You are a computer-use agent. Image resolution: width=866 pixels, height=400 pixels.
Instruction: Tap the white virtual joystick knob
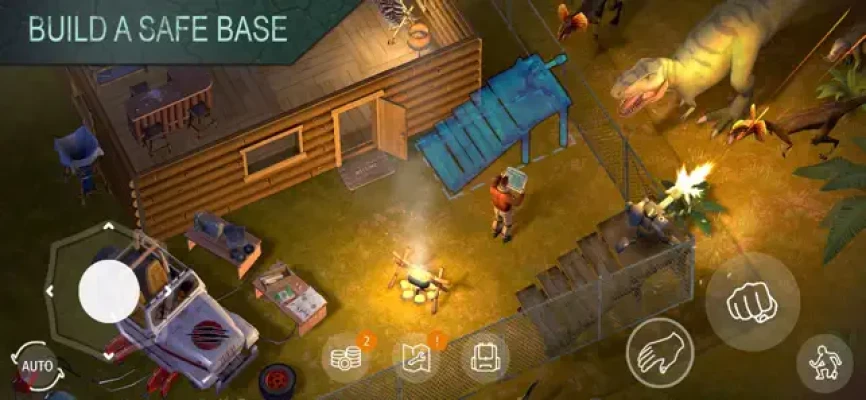tap(108, 290)
